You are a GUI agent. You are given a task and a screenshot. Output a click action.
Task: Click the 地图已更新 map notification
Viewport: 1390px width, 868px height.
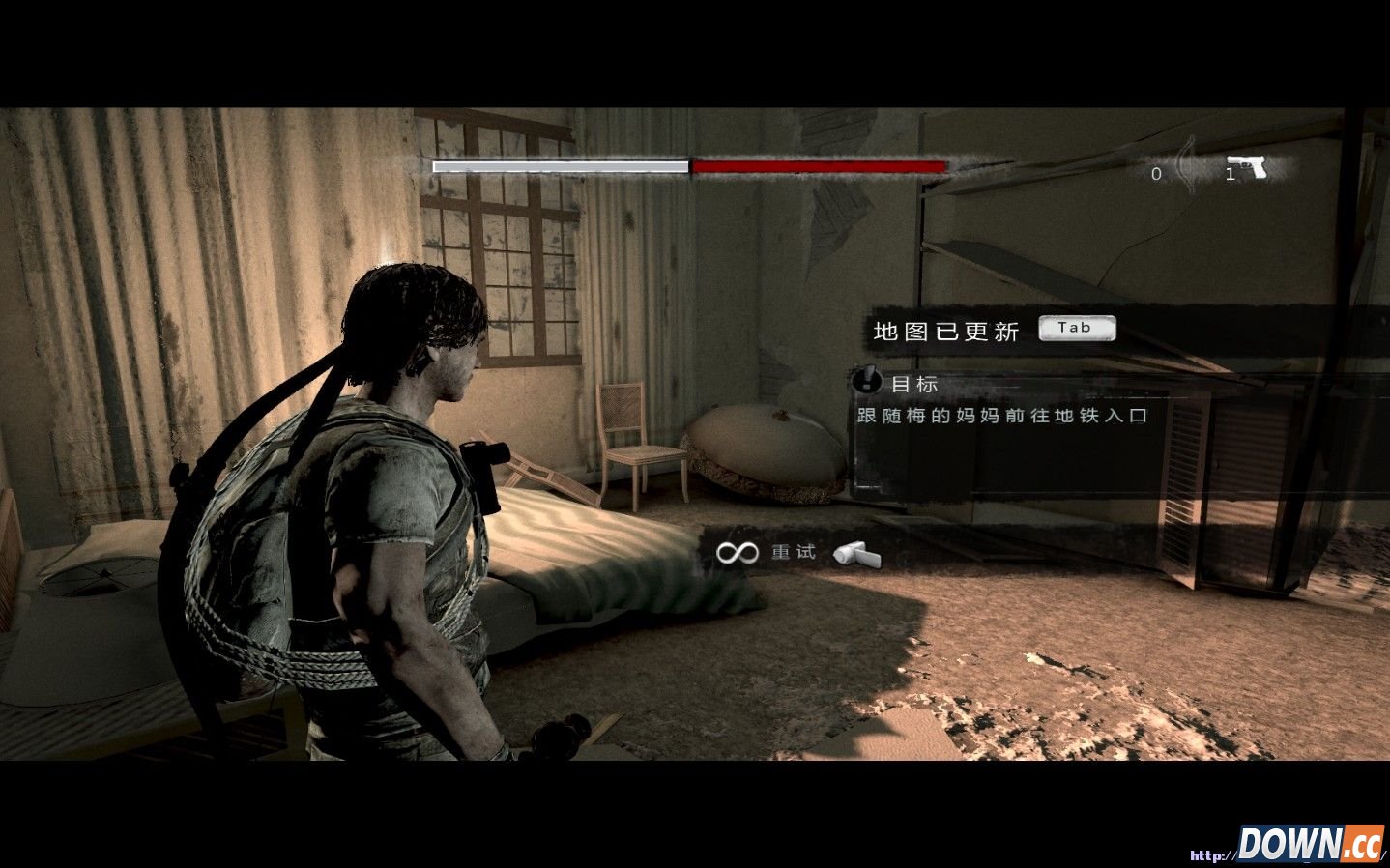[946, 332]
